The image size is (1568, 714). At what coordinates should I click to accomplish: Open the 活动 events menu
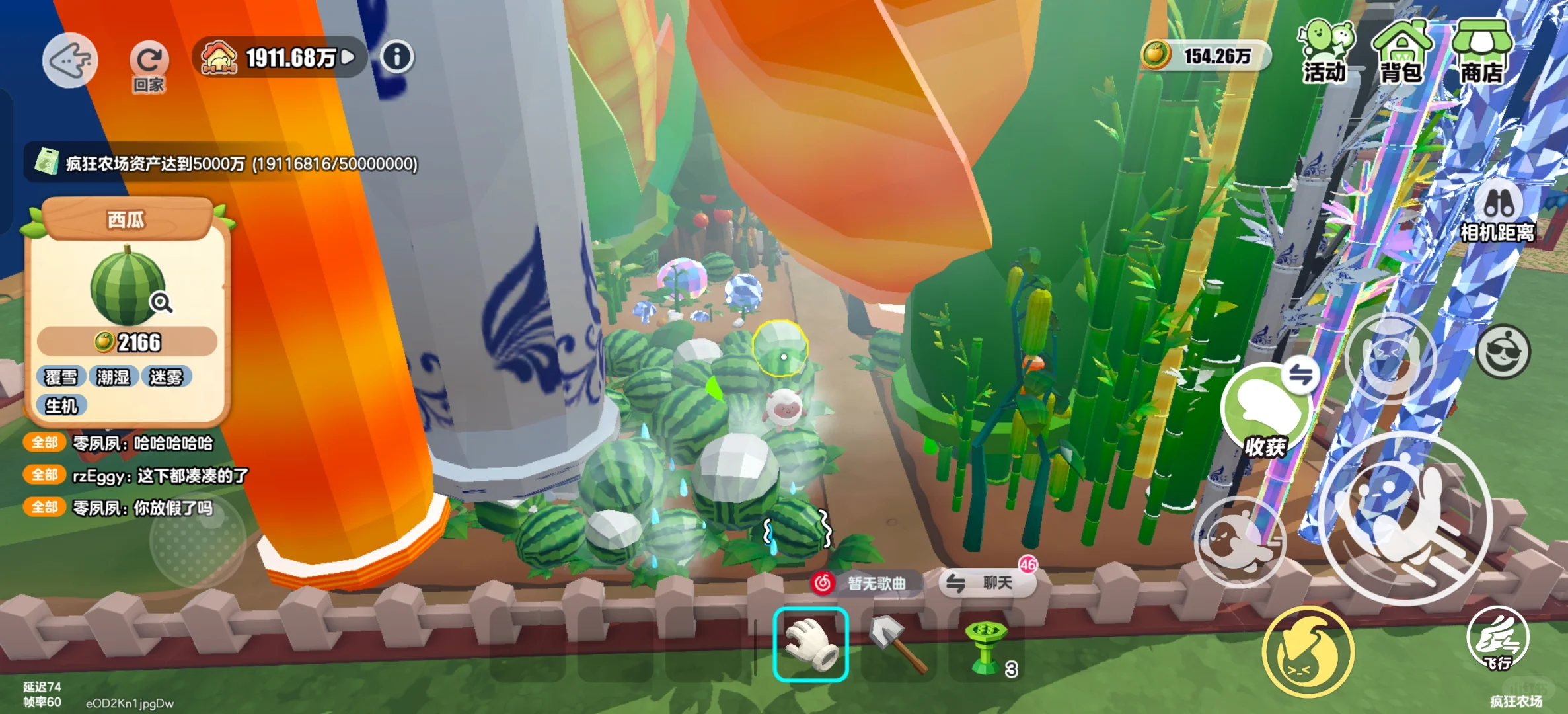pyautogui.click(x=1325, y=52)
